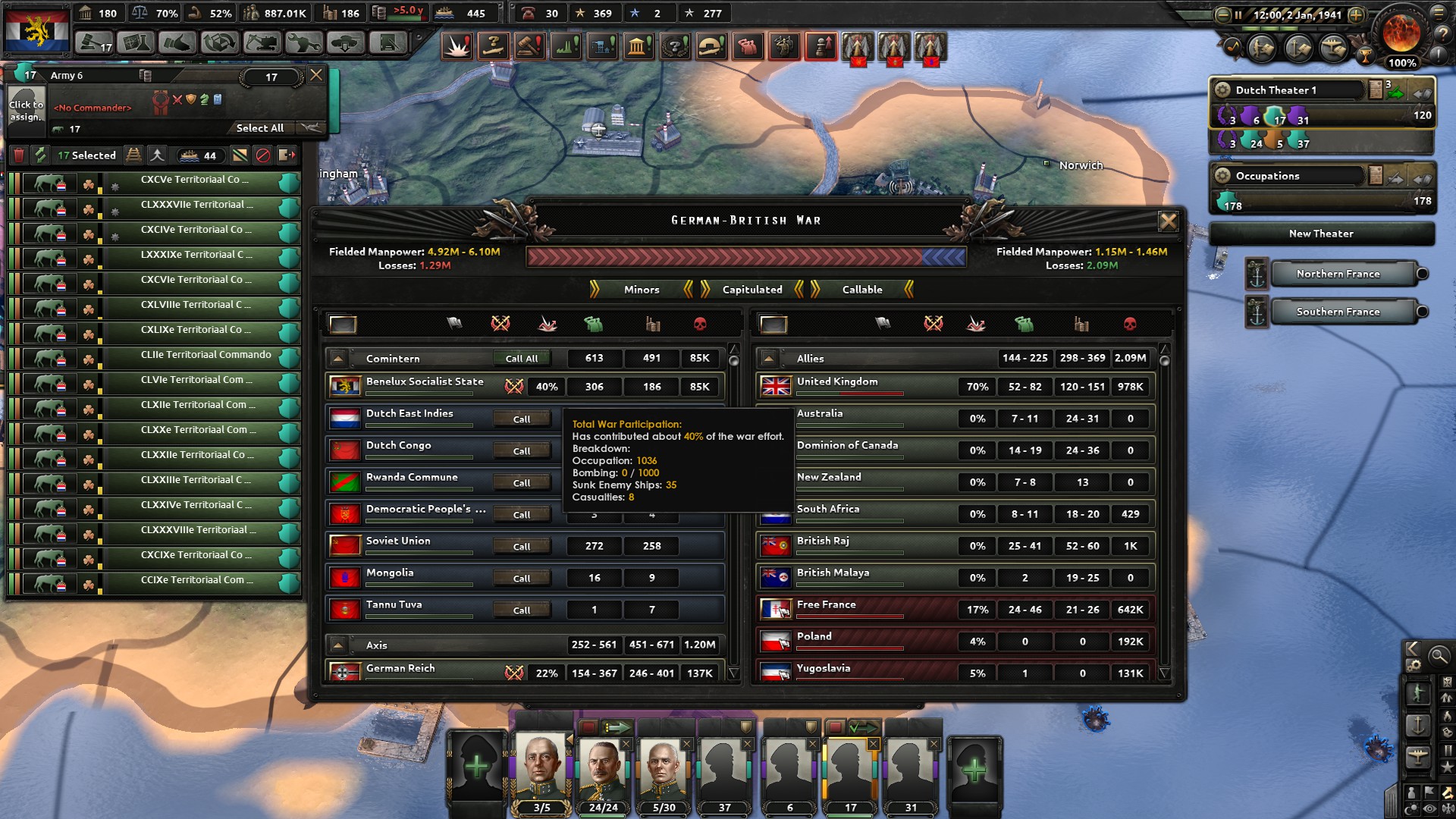Select All divisions in Army 6
Image resolution: width=1456 pixels, height=819 pixels.
[259, 128]
